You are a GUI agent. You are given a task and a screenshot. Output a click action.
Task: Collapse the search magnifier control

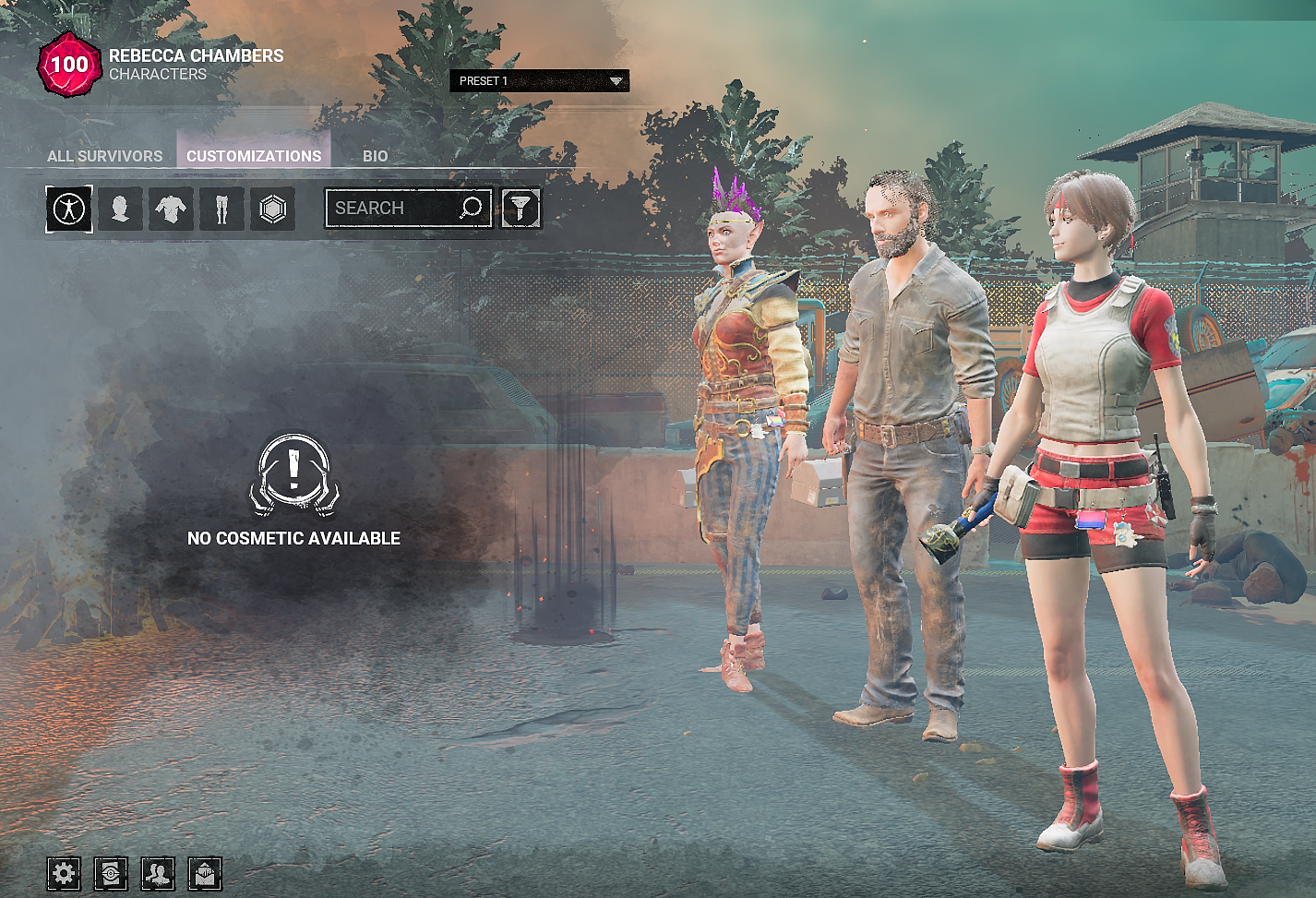pos(472,208)
